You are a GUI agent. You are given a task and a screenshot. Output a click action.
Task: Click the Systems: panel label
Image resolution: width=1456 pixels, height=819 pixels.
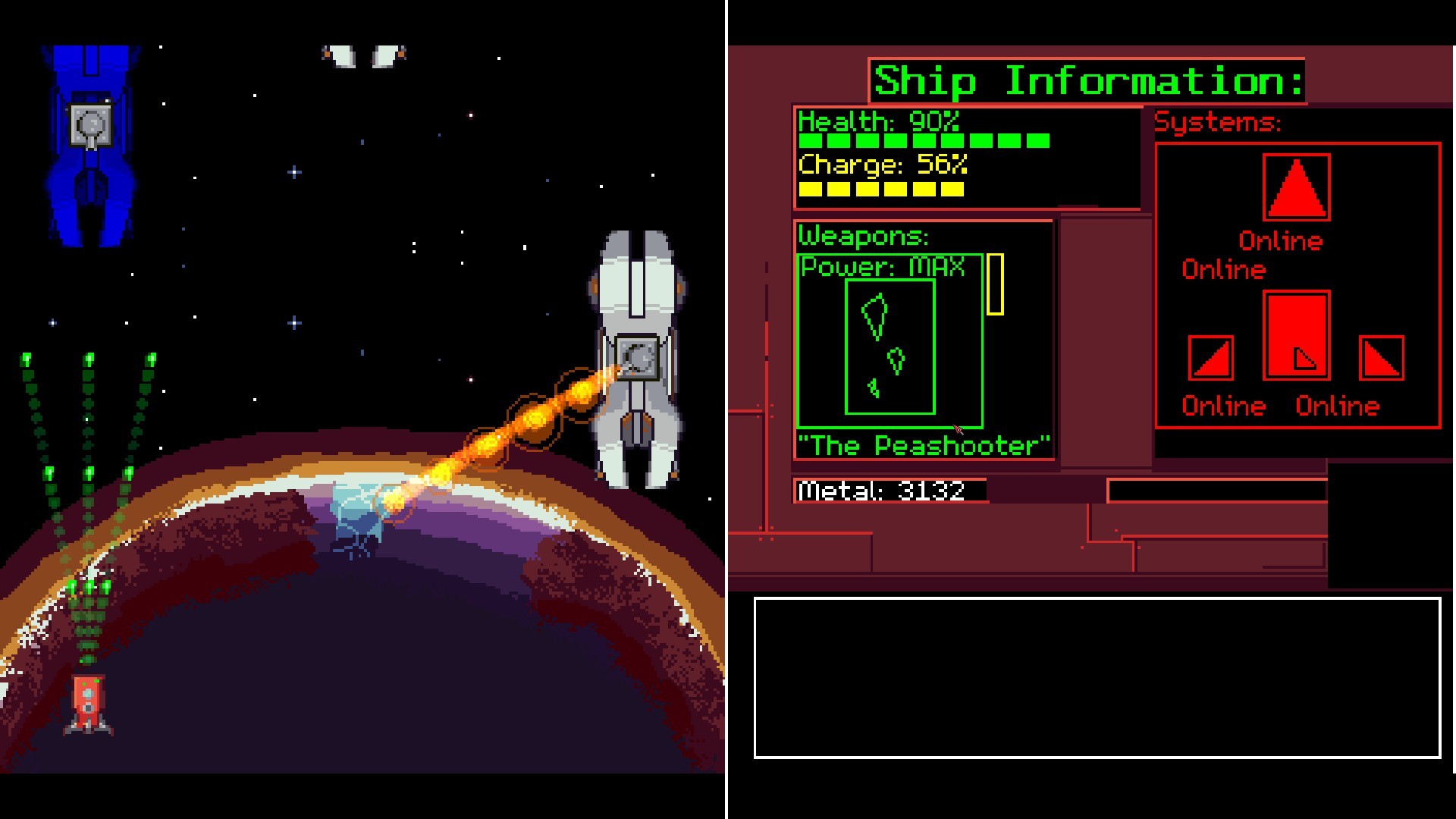pos(1217,121)
